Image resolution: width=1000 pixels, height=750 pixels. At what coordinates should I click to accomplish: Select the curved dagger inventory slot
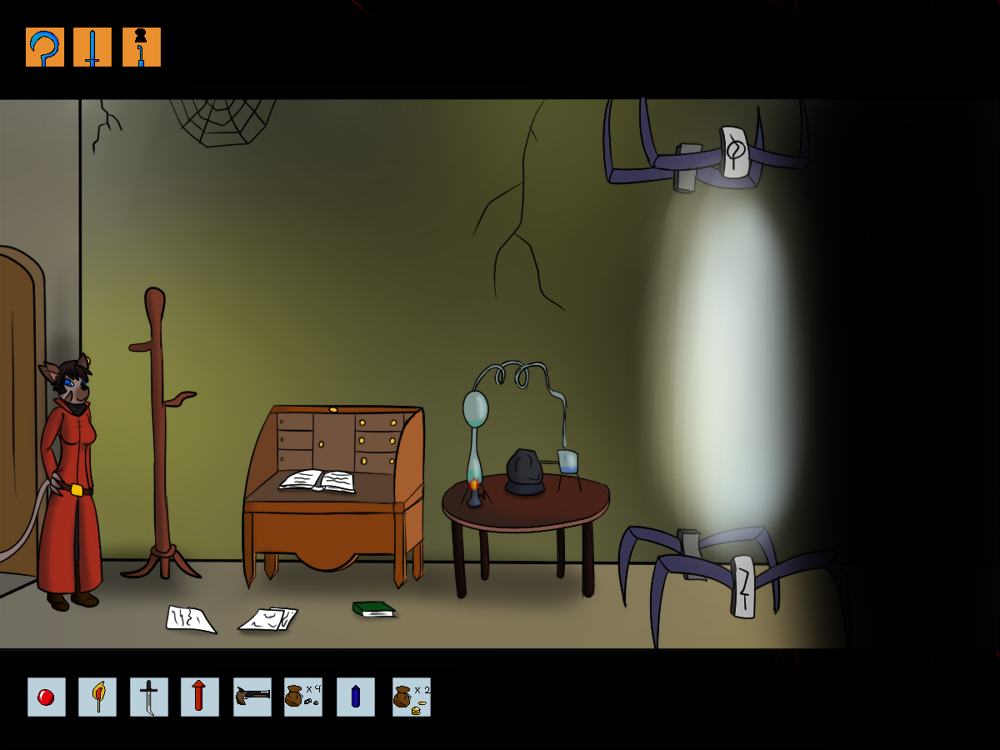pyautogui.click(x=149, y=697)
